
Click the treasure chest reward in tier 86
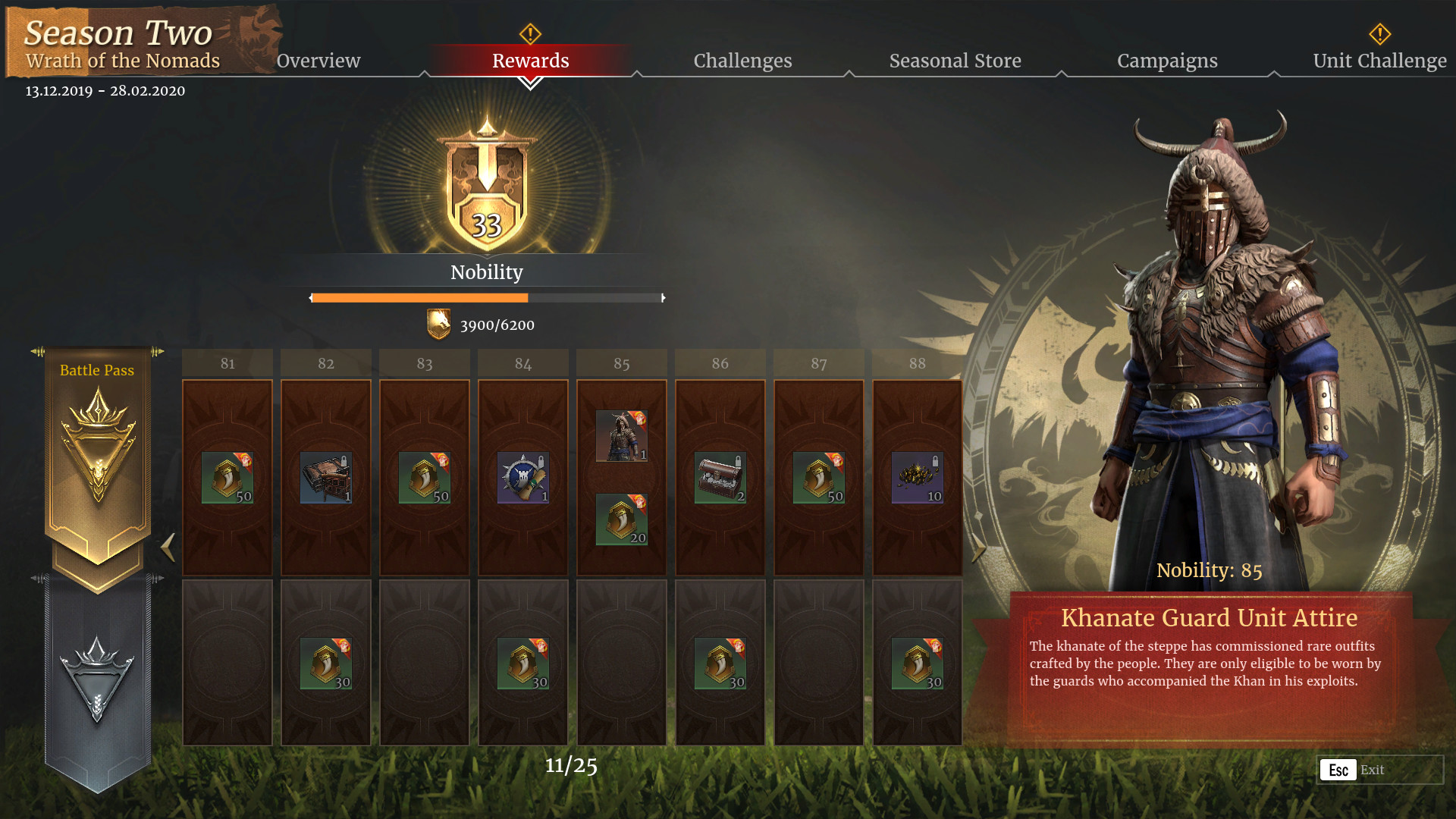coord(719,476)
